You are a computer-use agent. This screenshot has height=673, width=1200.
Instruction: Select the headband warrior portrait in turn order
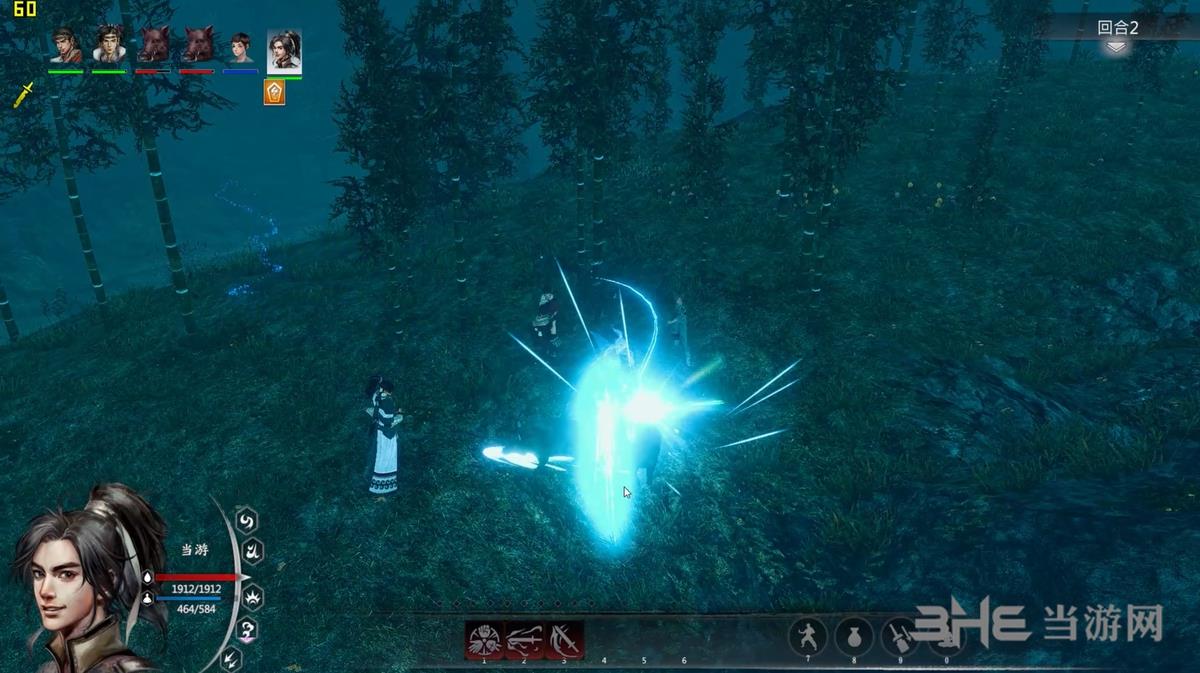pyautogui.click(x=66, y=46)
